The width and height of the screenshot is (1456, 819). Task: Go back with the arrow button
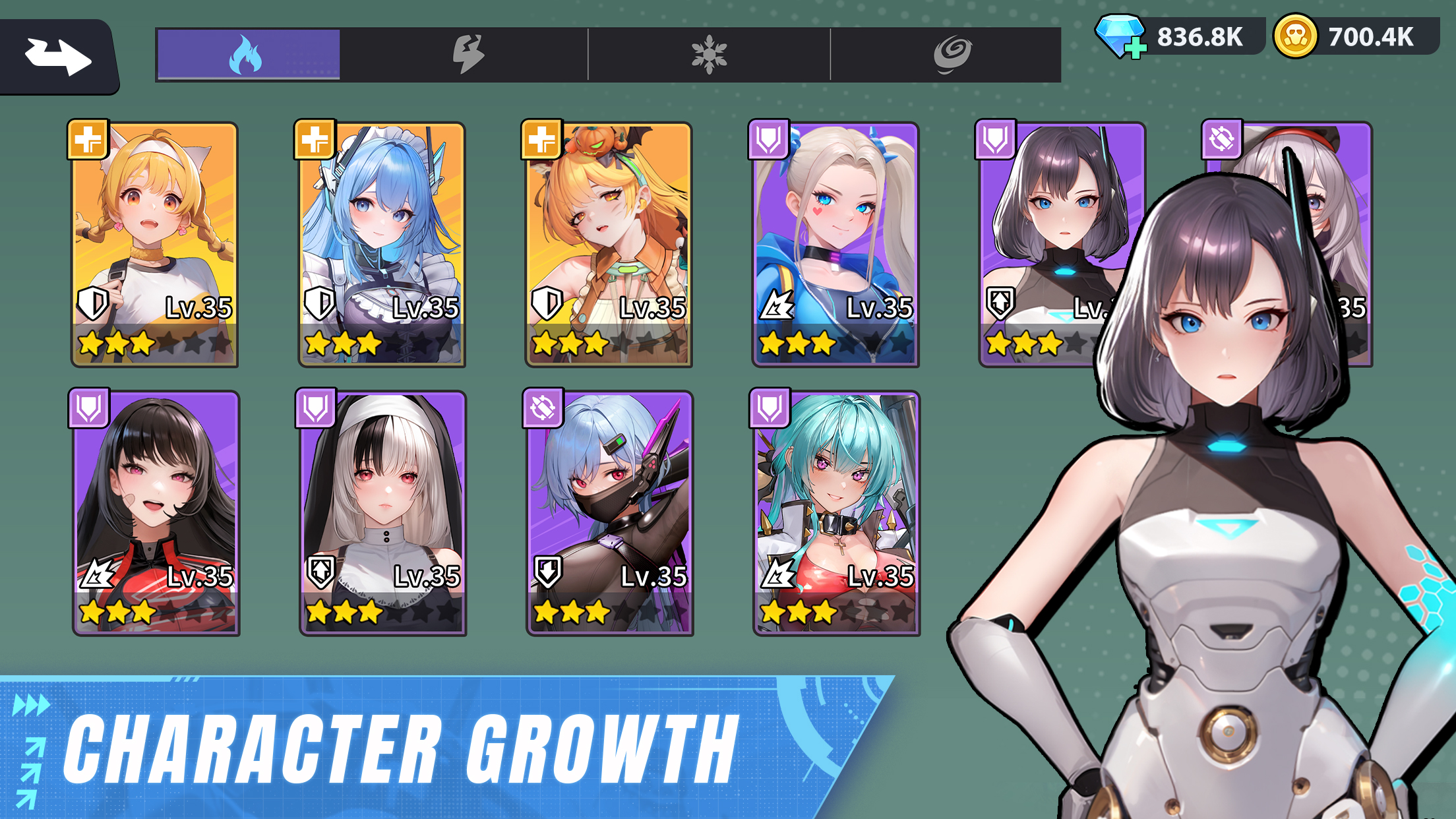tap(58, 57)
